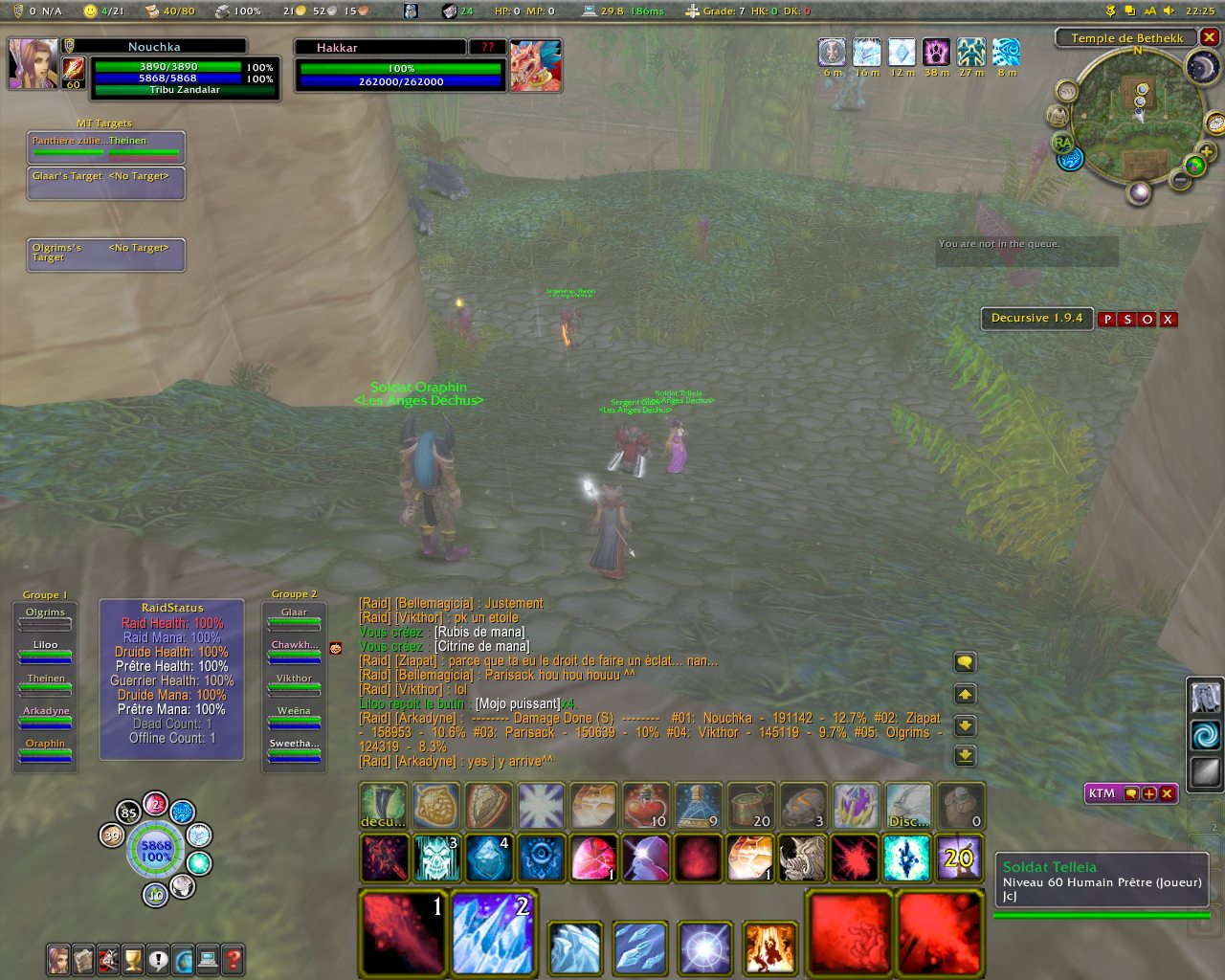This screenshot has height=980, width=1225.
Task: Target Hakkar's portrait frame
Action: click(x=535, y=66)
